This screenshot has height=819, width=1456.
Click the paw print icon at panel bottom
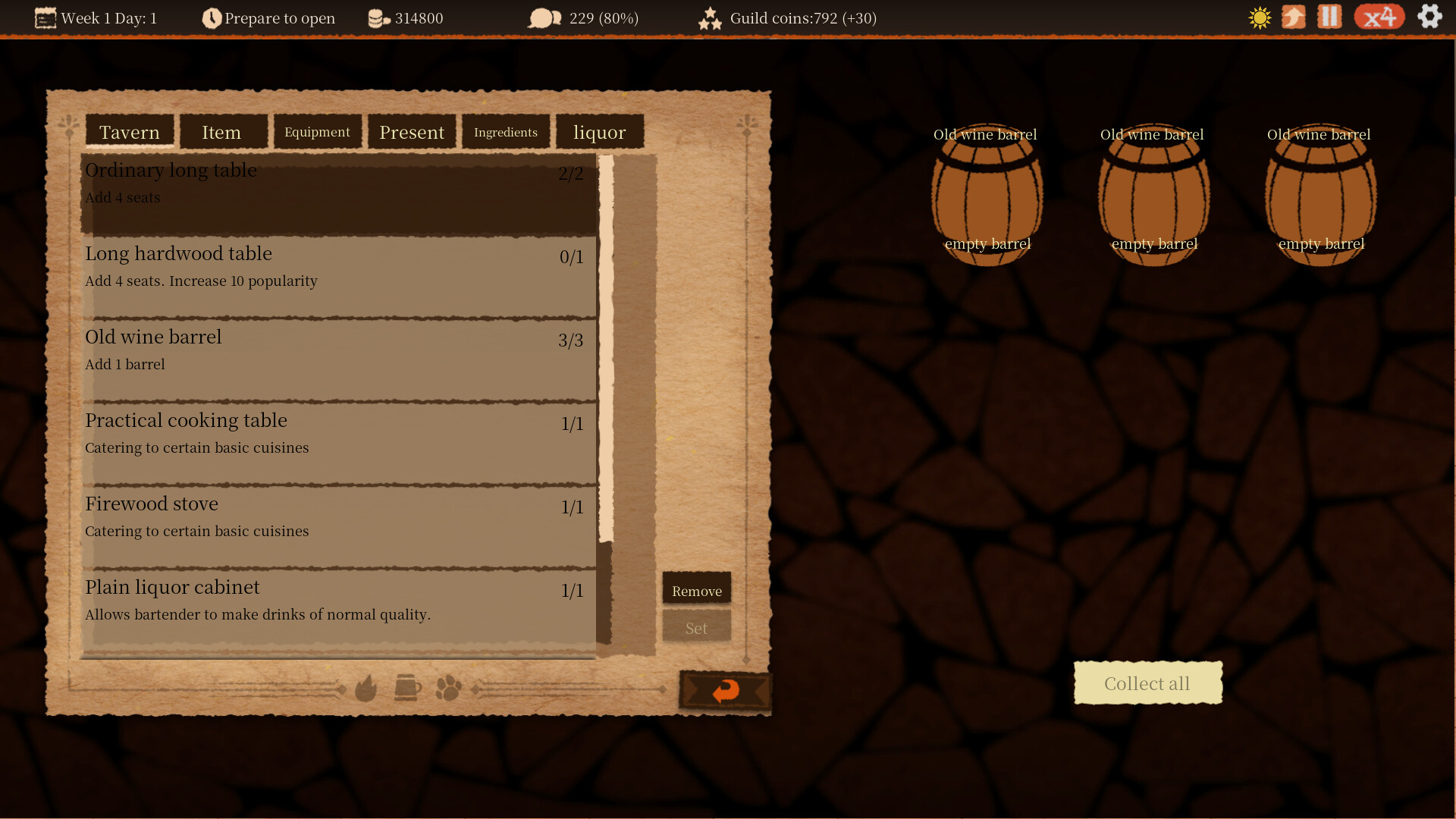point(447,689)
